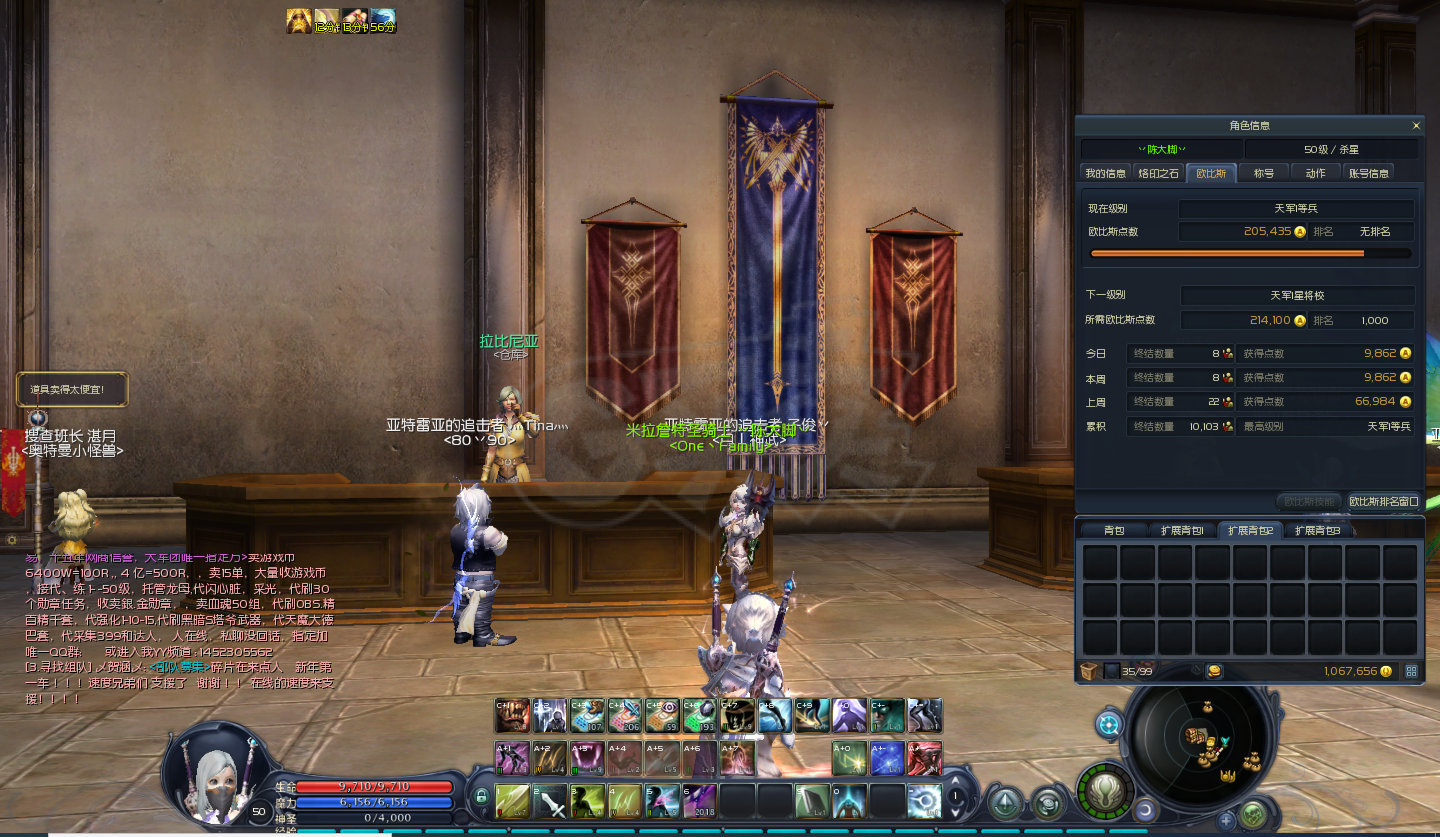Activate the fanged beast skill C+1
1440x837 pixels.
click(x=512, y=716)
